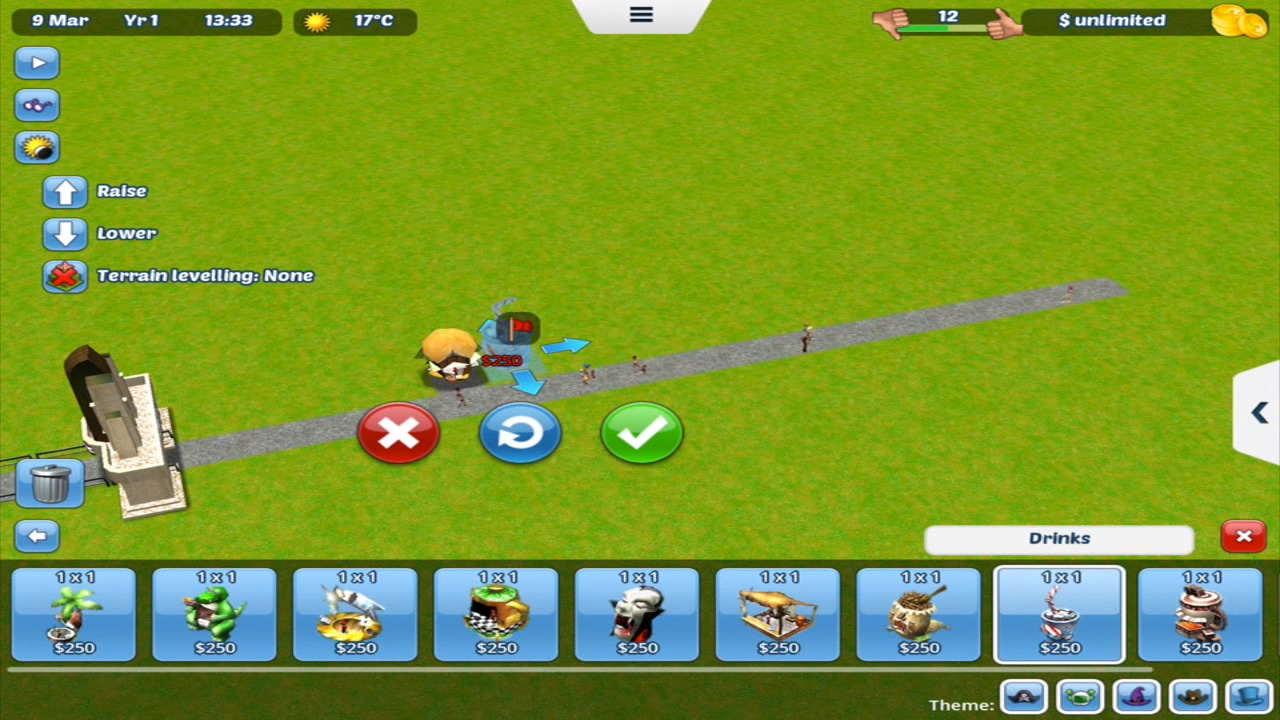This screenshot has height=720, width=1280.
Task: Click the day/night sun icon
Action: (x=37, y=147)
